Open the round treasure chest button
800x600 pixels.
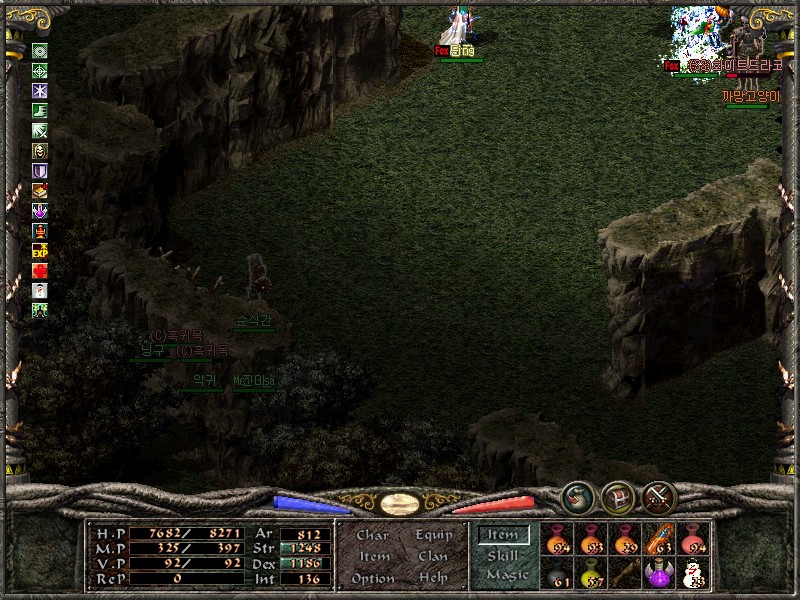tap(618, 496)
